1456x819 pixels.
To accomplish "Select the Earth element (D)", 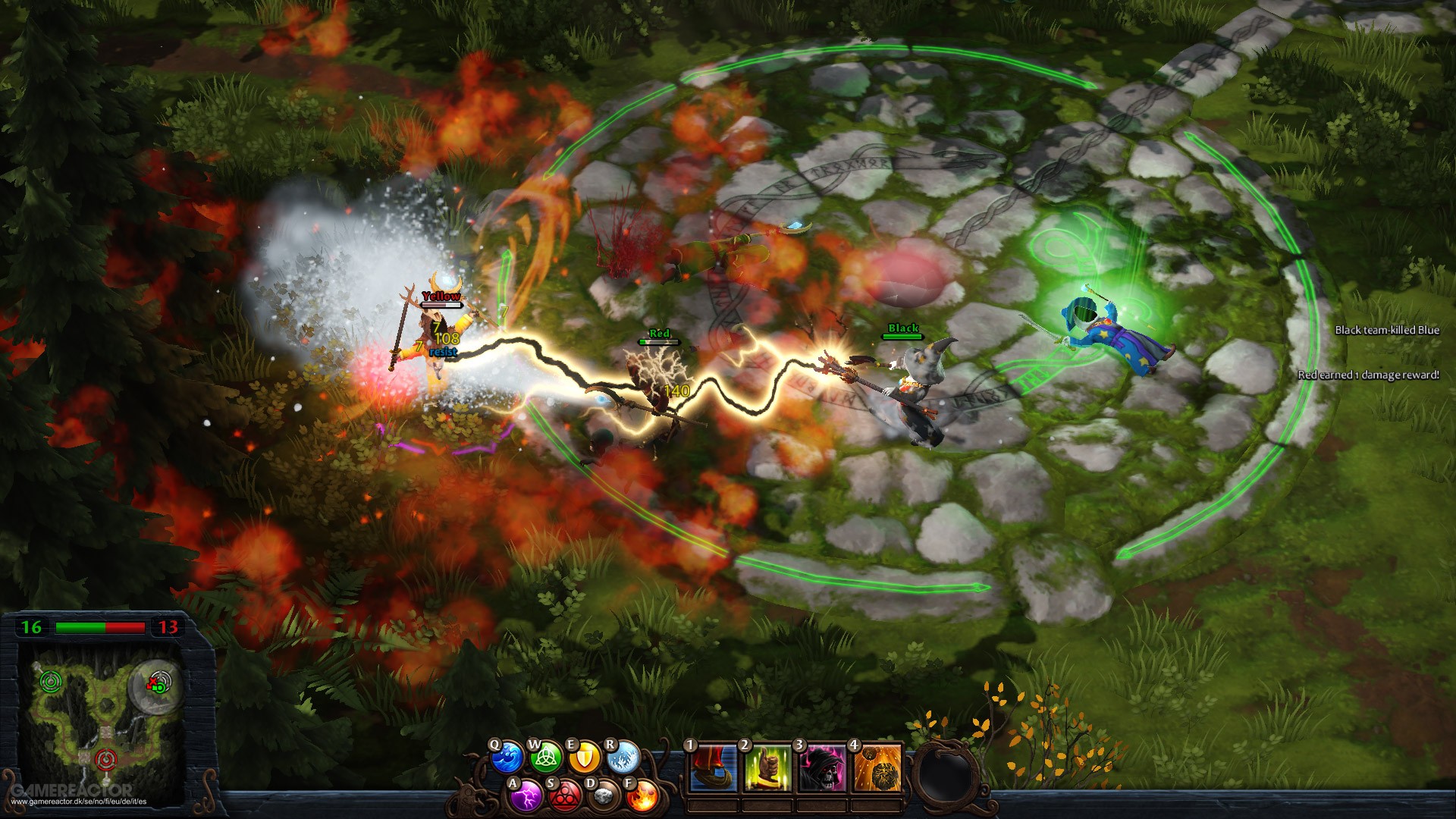I will coord(603,796).
